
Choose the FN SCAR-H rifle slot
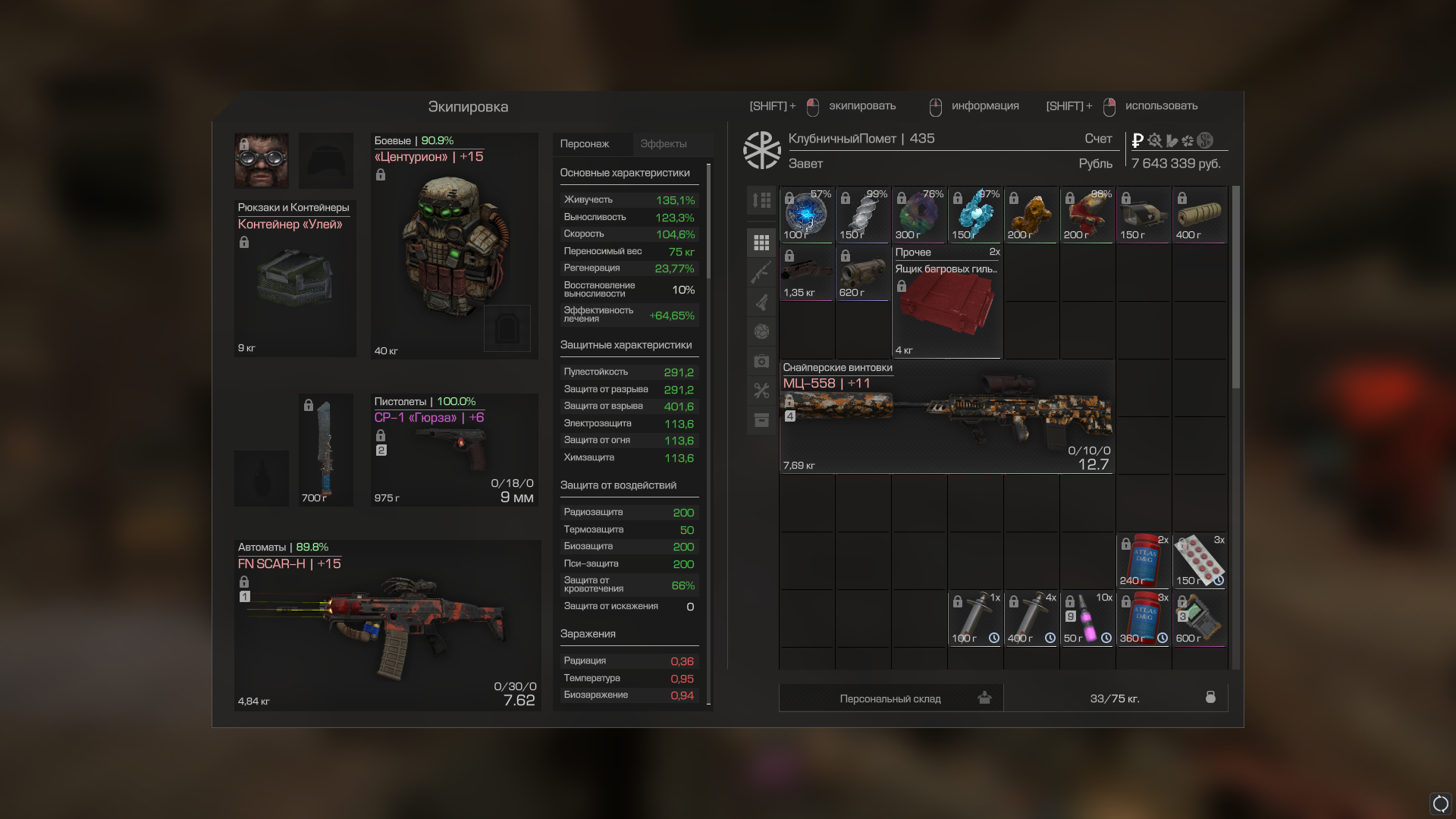pyautogui.click(x=387, y=626)
